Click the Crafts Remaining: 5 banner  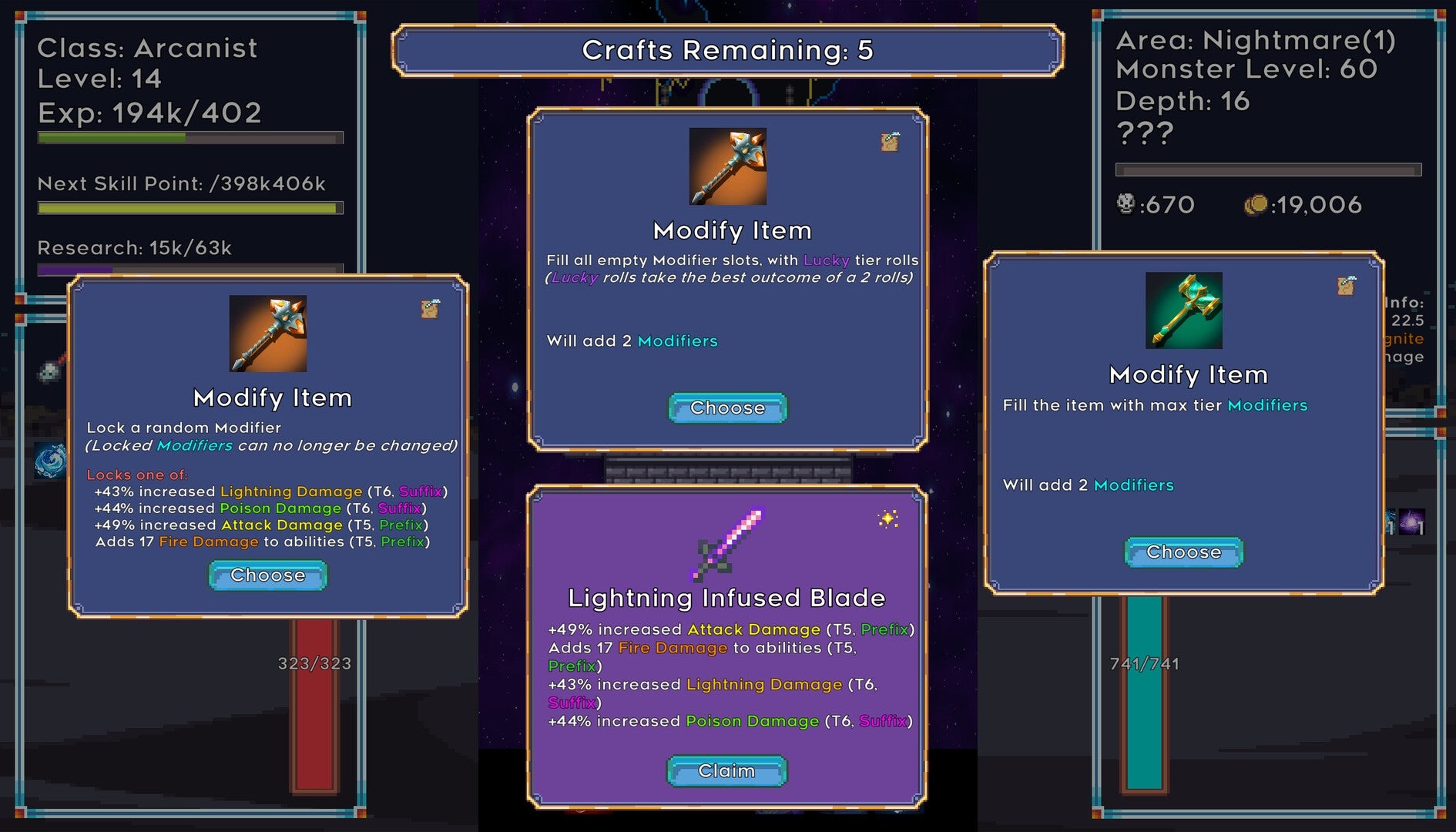tap(727, 52)
